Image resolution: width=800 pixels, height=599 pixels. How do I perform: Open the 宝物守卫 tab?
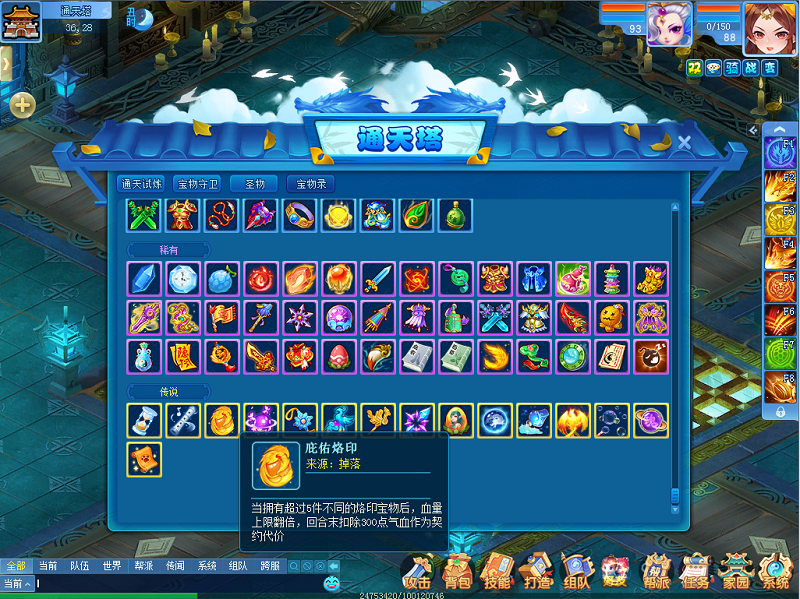197,184
